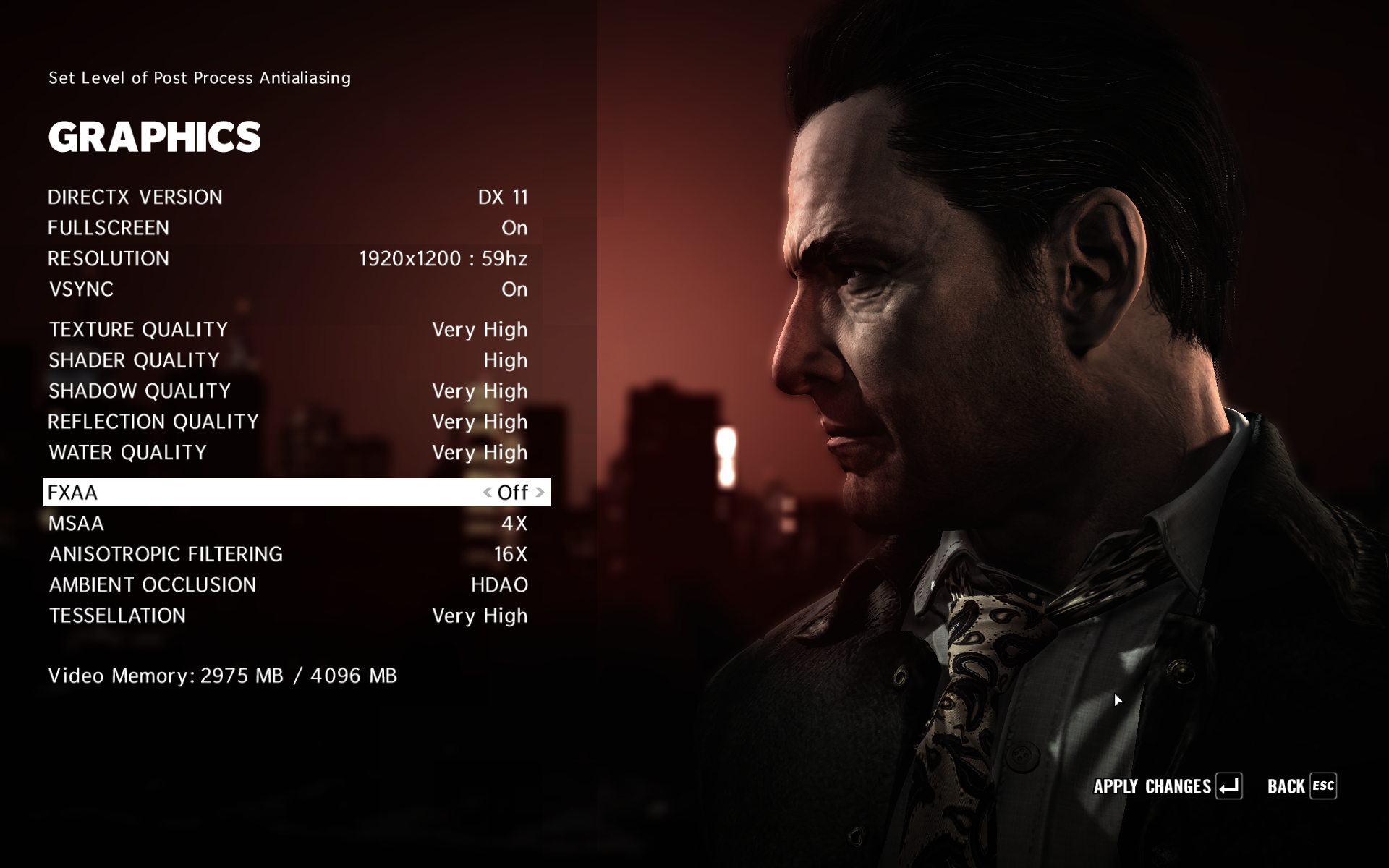This screenshot has width=1389, height=868.
Task: Click the right arrow beside FXAA value
Action: coord(540,493)
